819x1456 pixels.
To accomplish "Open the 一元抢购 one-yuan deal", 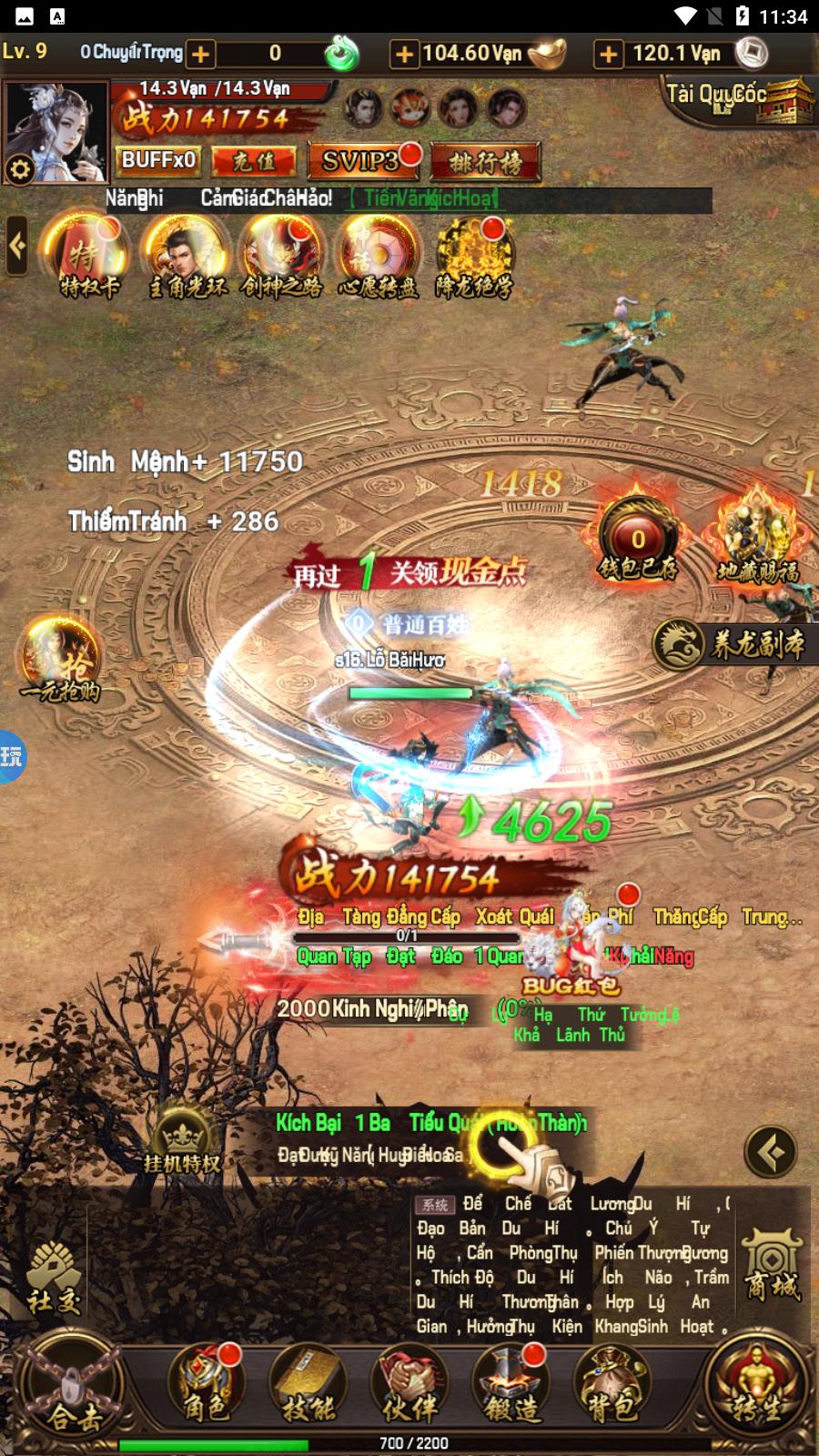I will pyautogui.click(x=60, y=658).
